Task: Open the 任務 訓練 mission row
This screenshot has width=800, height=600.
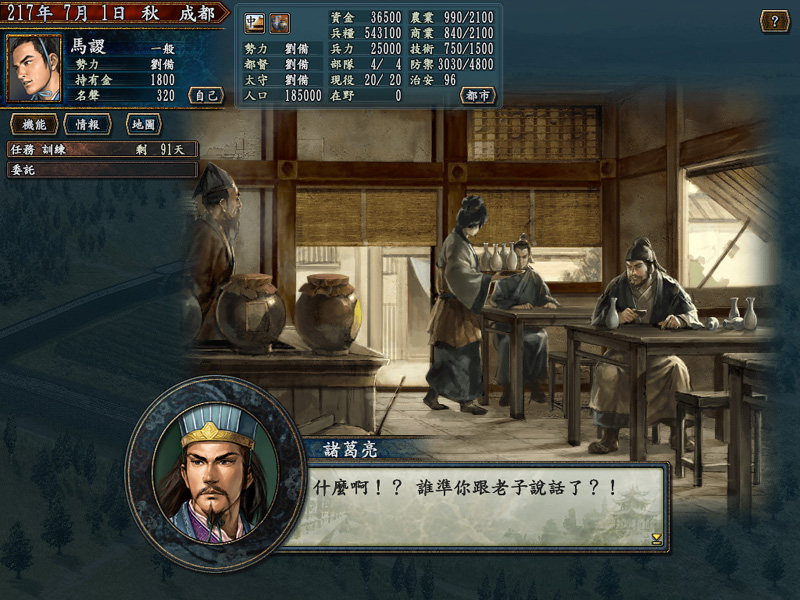Action: coord(102,149)
